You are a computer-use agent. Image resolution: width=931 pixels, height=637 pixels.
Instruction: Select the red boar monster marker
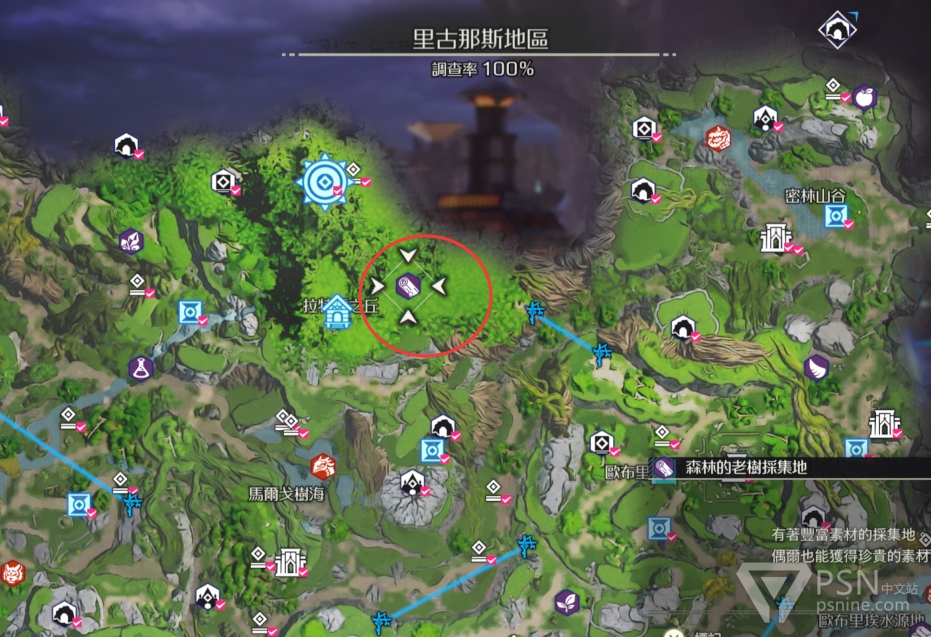322,466
